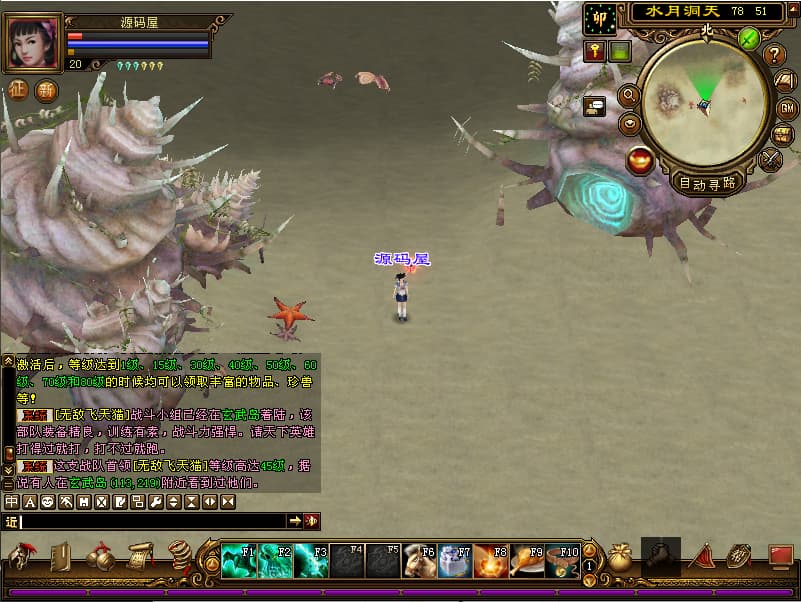801x602 pixels.
Task: Open the 新 round button under the portrait
Action: coord(46,90)
